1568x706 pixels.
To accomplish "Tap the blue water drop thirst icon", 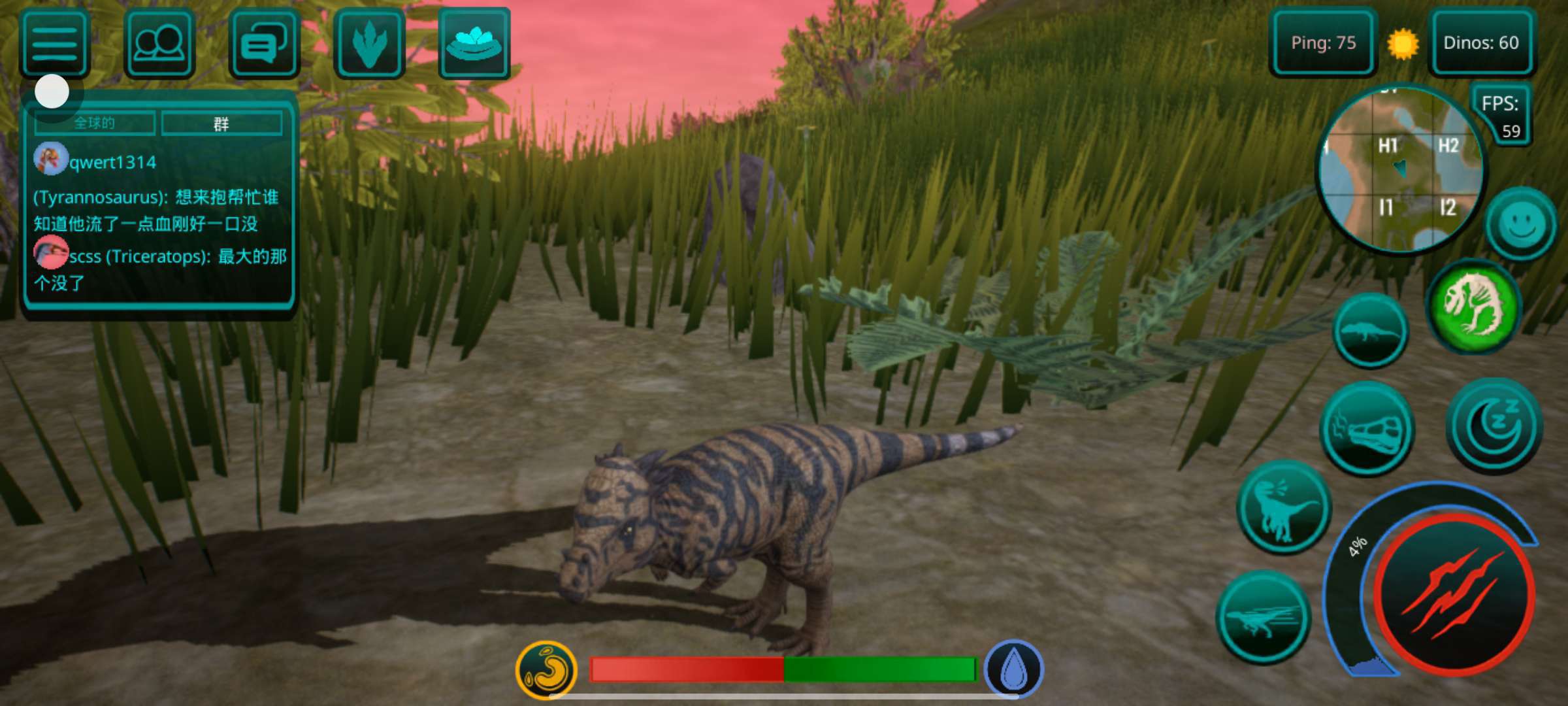I will coord(1014,669).
